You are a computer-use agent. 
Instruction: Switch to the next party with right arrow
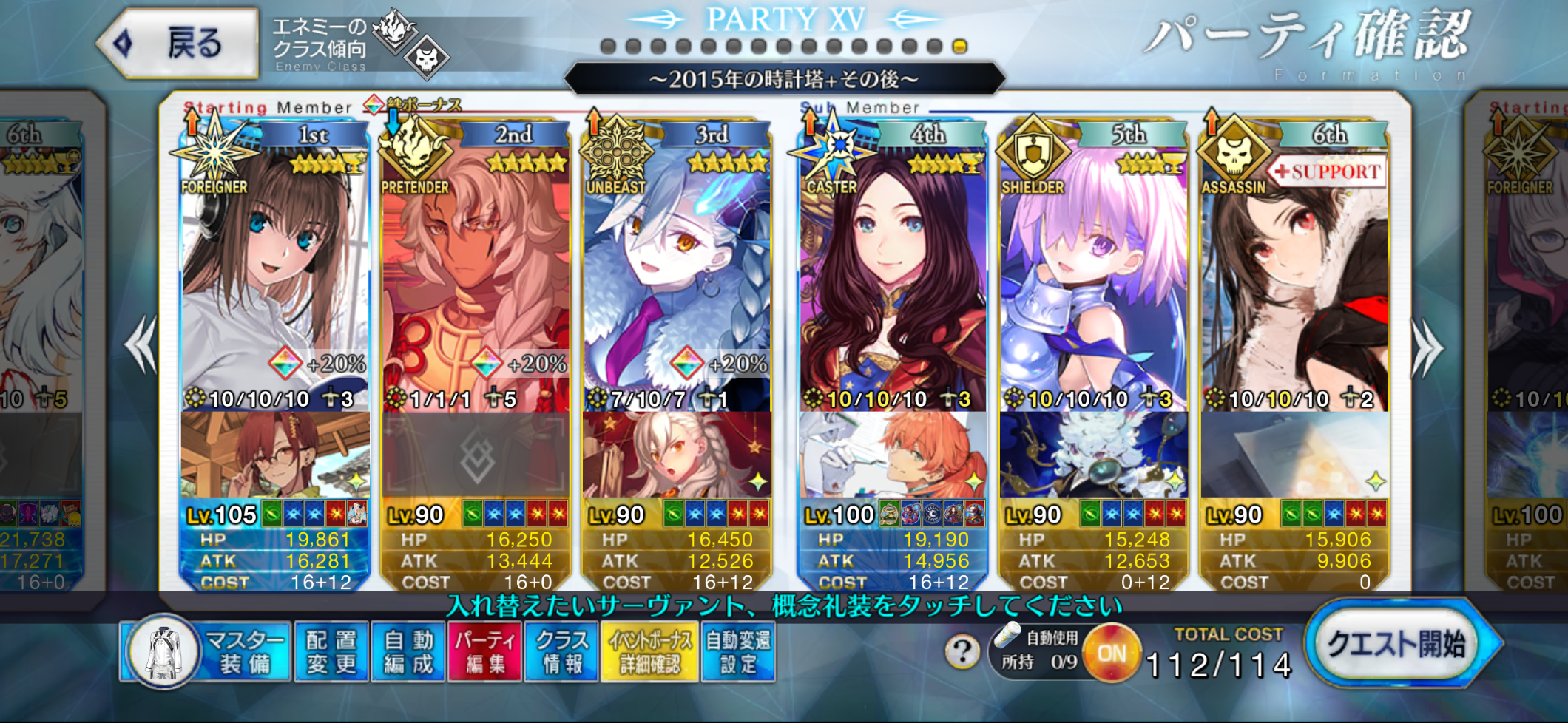1427,347
